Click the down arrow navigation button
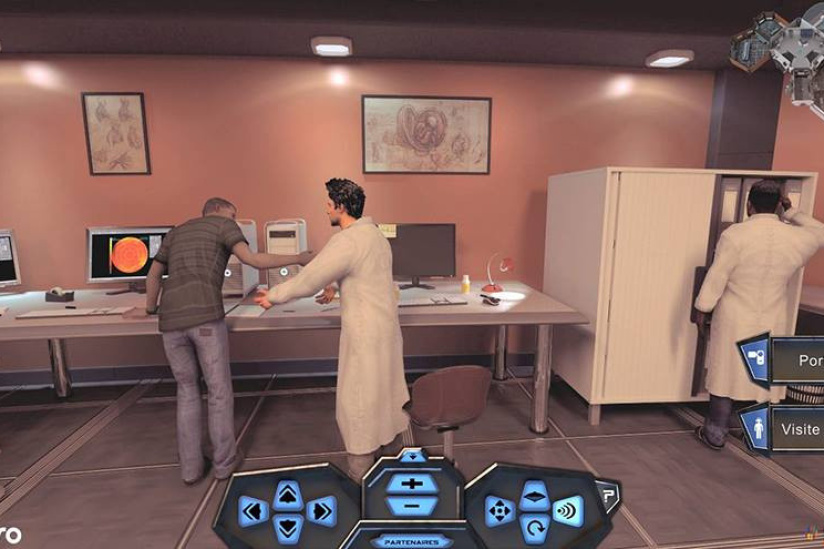Screen dimensions: 824x549 [x=287, y=527]
